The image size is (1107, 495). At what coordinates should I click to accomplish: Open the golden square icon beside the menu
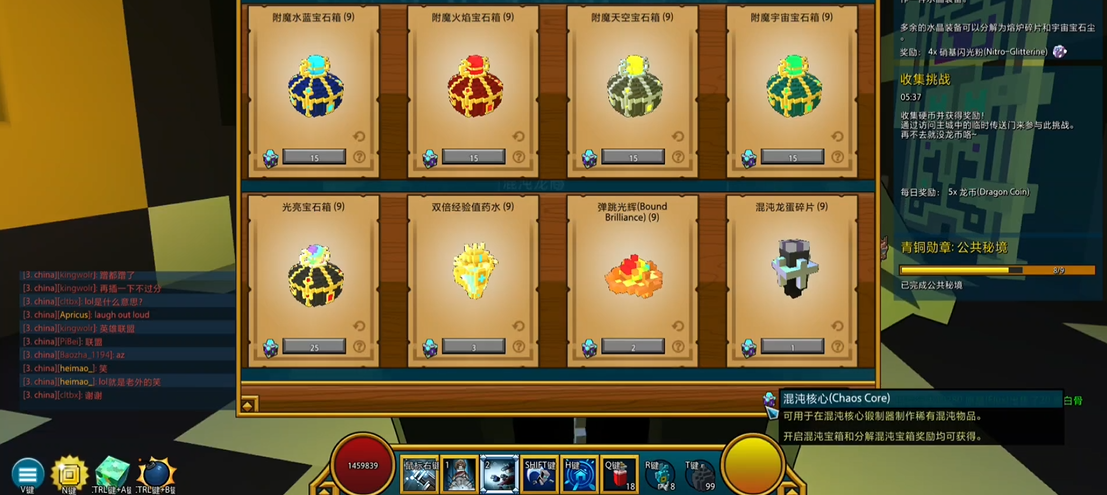[x=70, y=472]
